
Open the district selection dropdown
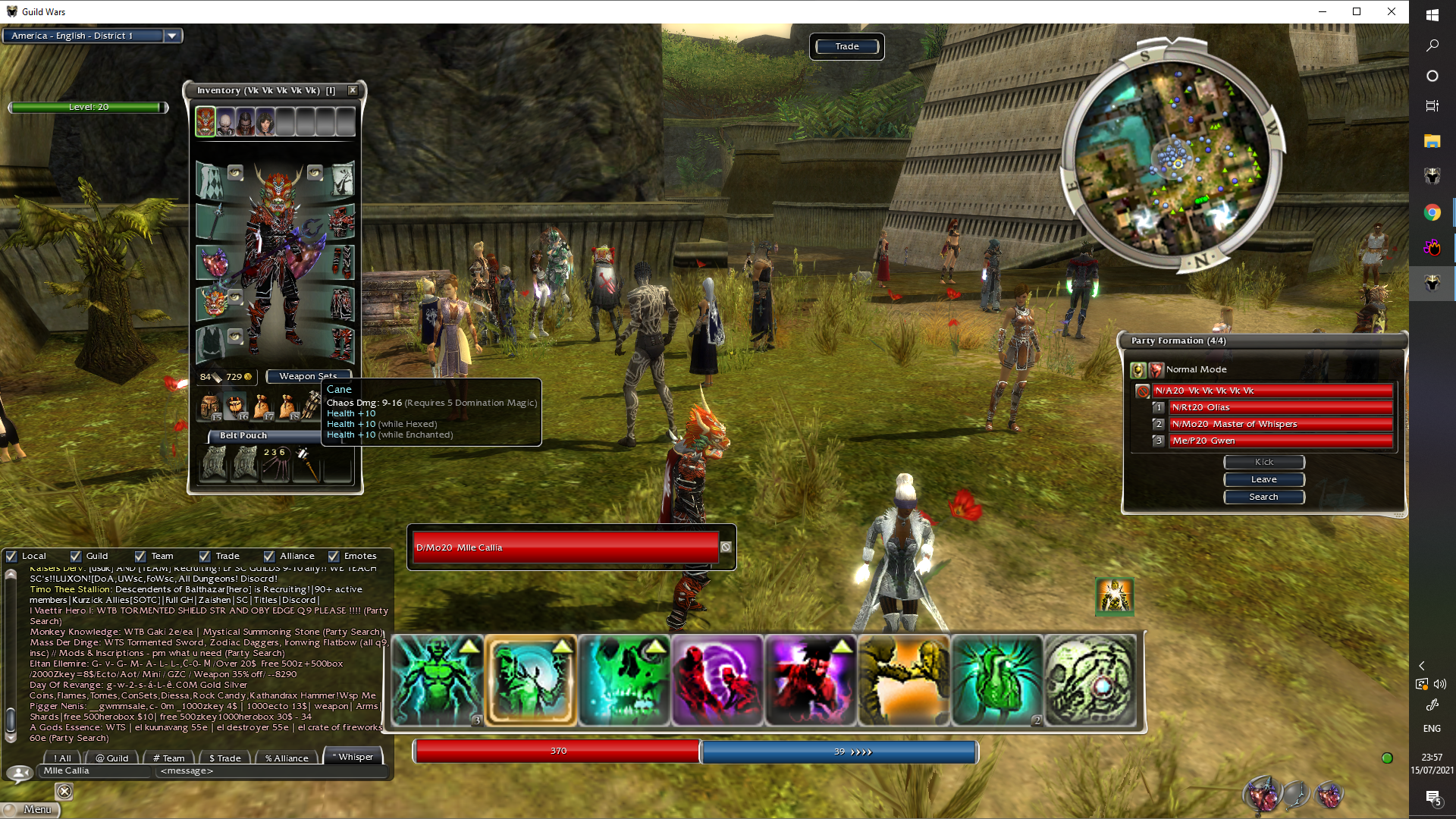172,36
